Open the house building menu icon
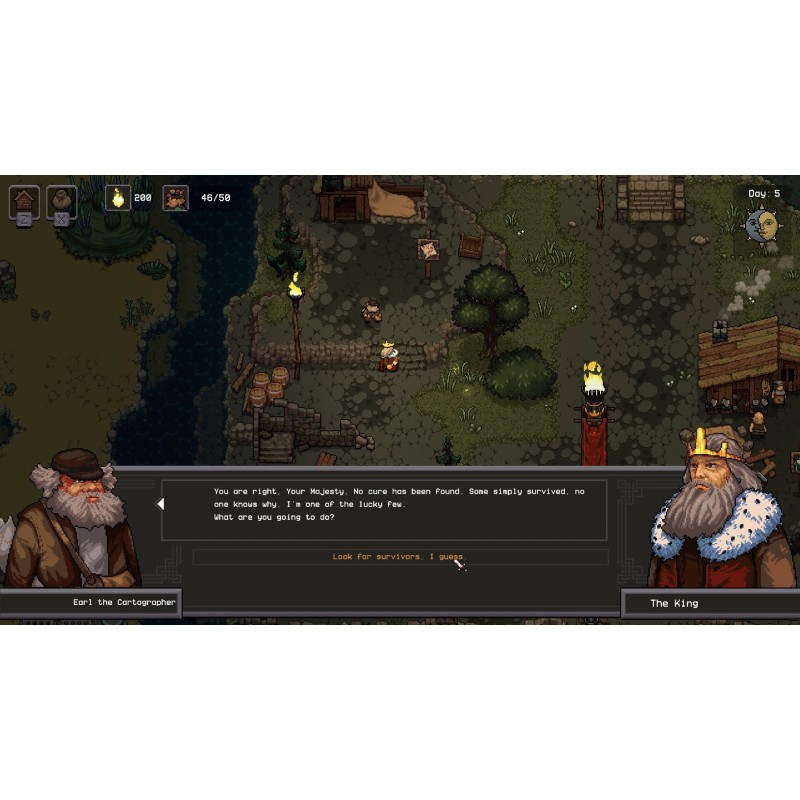Viewport: 800px width, 800px height. click(x=25, y=200)
